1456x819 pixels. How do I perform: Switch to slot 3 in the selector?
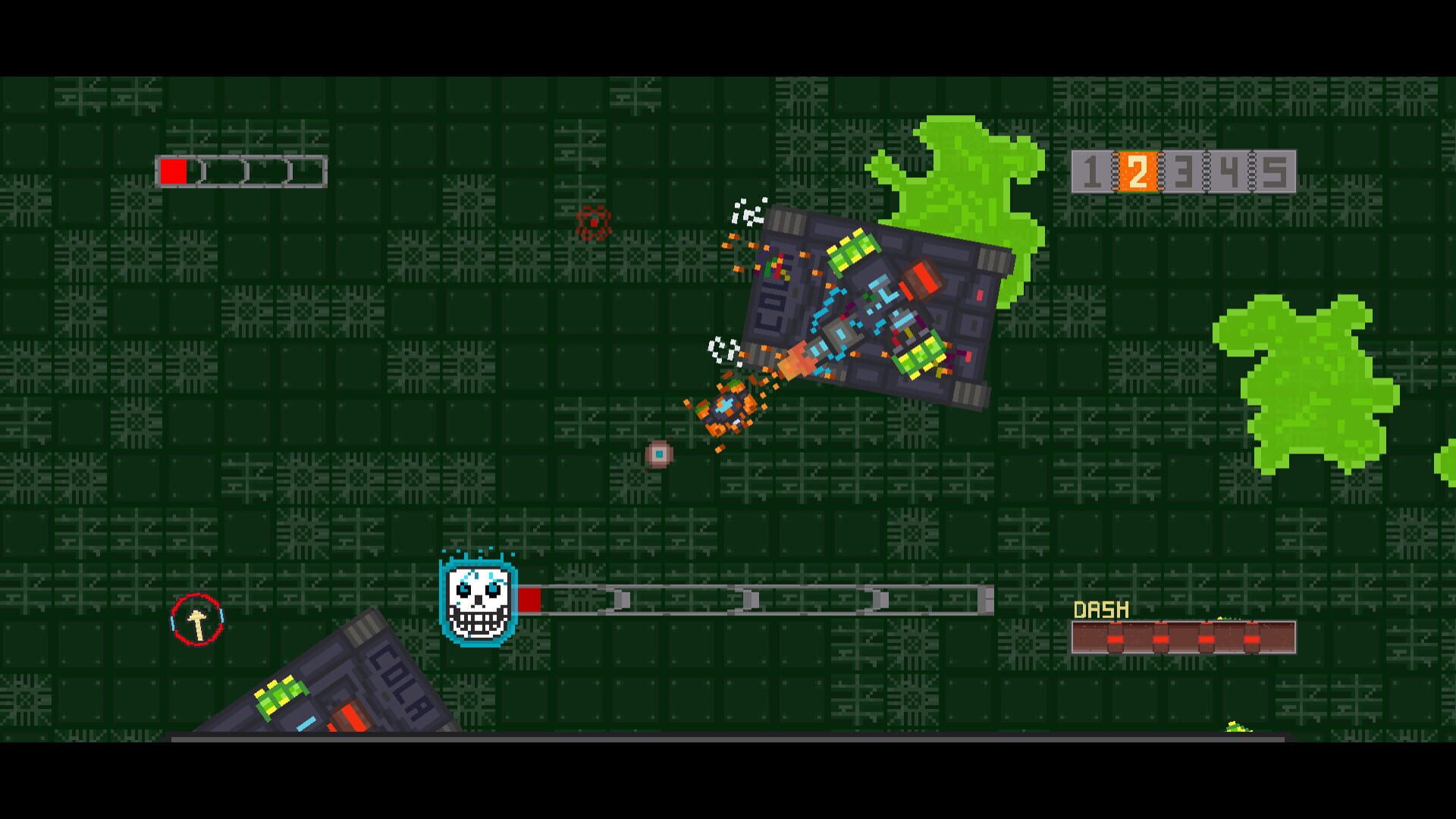(1183, 171)
